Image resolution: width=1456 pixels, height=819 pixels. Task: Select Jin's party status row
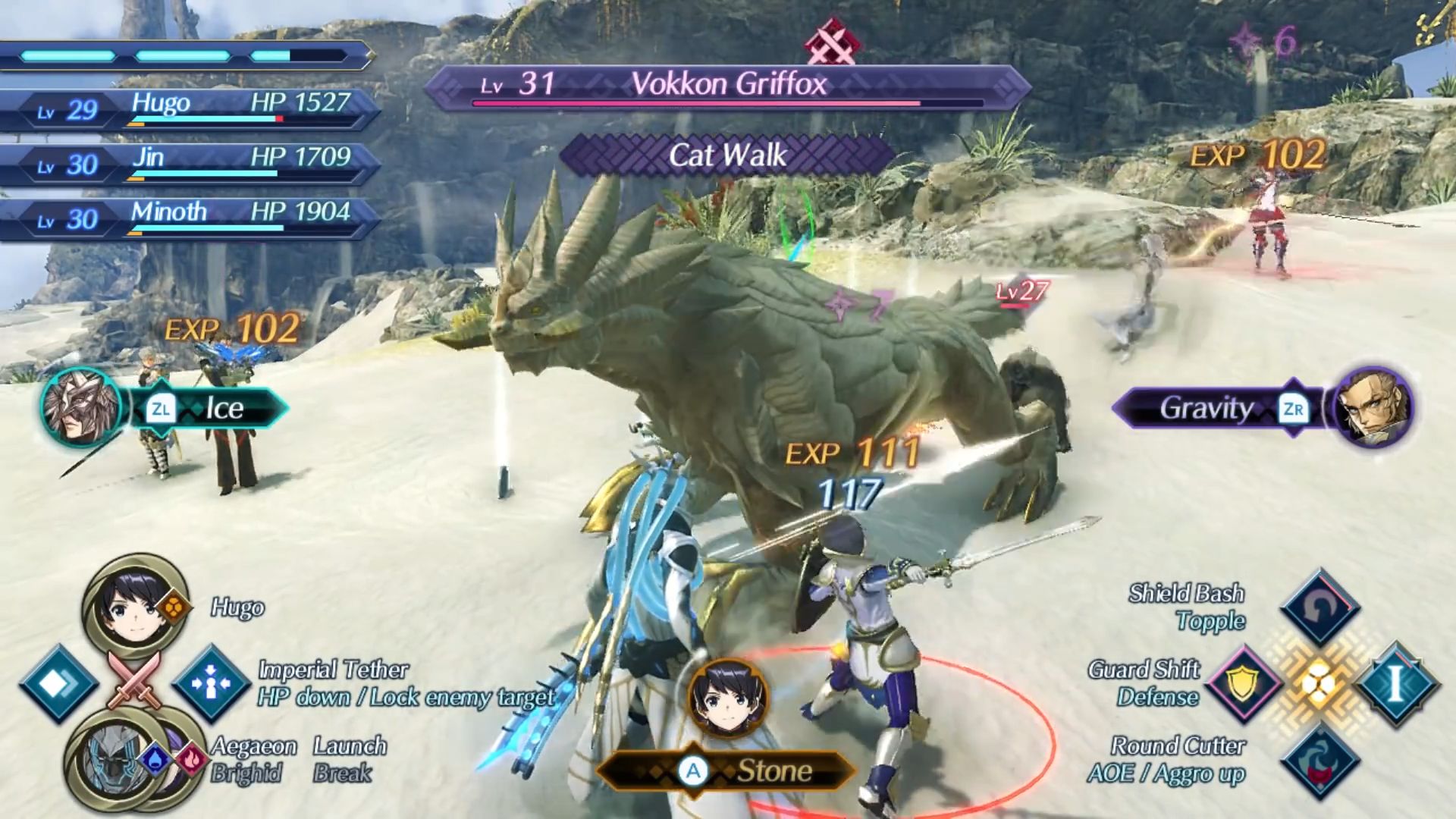pyautogui.click(x=190, y=163)
